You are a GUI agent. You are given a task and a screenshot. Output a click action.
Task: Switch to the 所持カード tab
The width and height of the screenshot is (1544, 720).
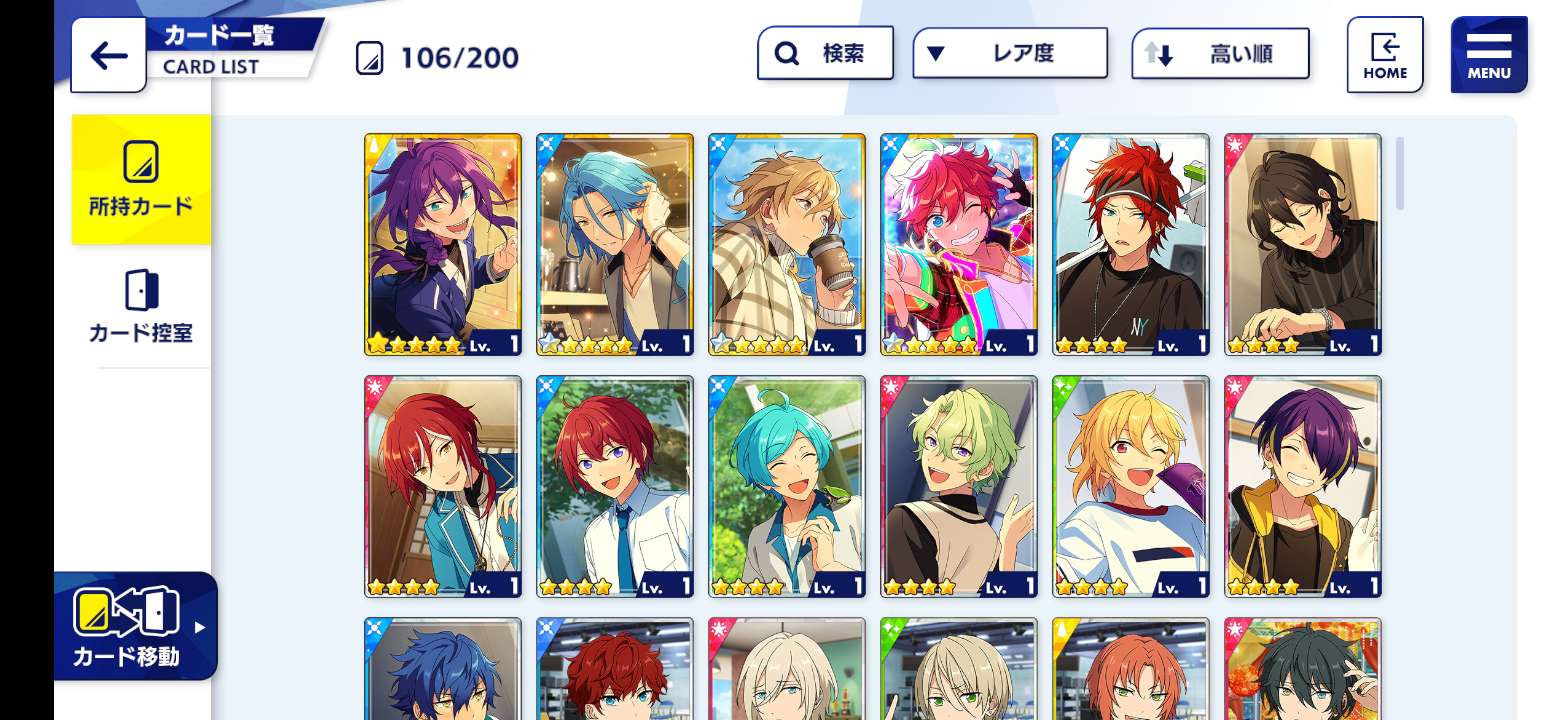point(141,180)
